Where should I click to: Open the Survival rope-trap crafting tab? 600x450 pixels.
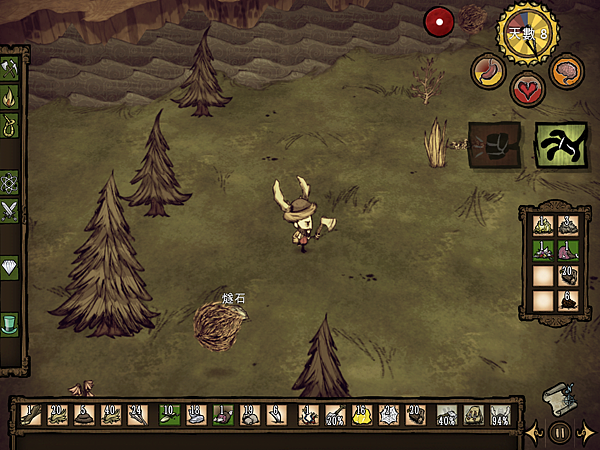[x=11, y=125]
